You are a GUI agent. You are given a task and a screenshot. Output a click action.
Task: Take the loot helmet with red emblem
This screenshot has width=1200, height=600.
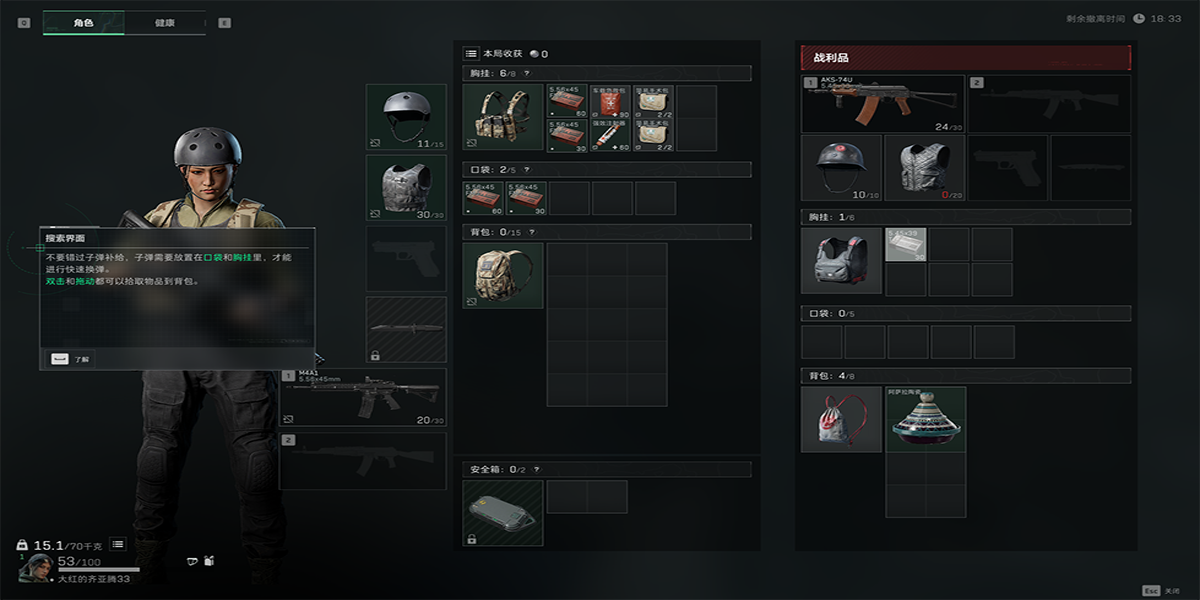841,167
